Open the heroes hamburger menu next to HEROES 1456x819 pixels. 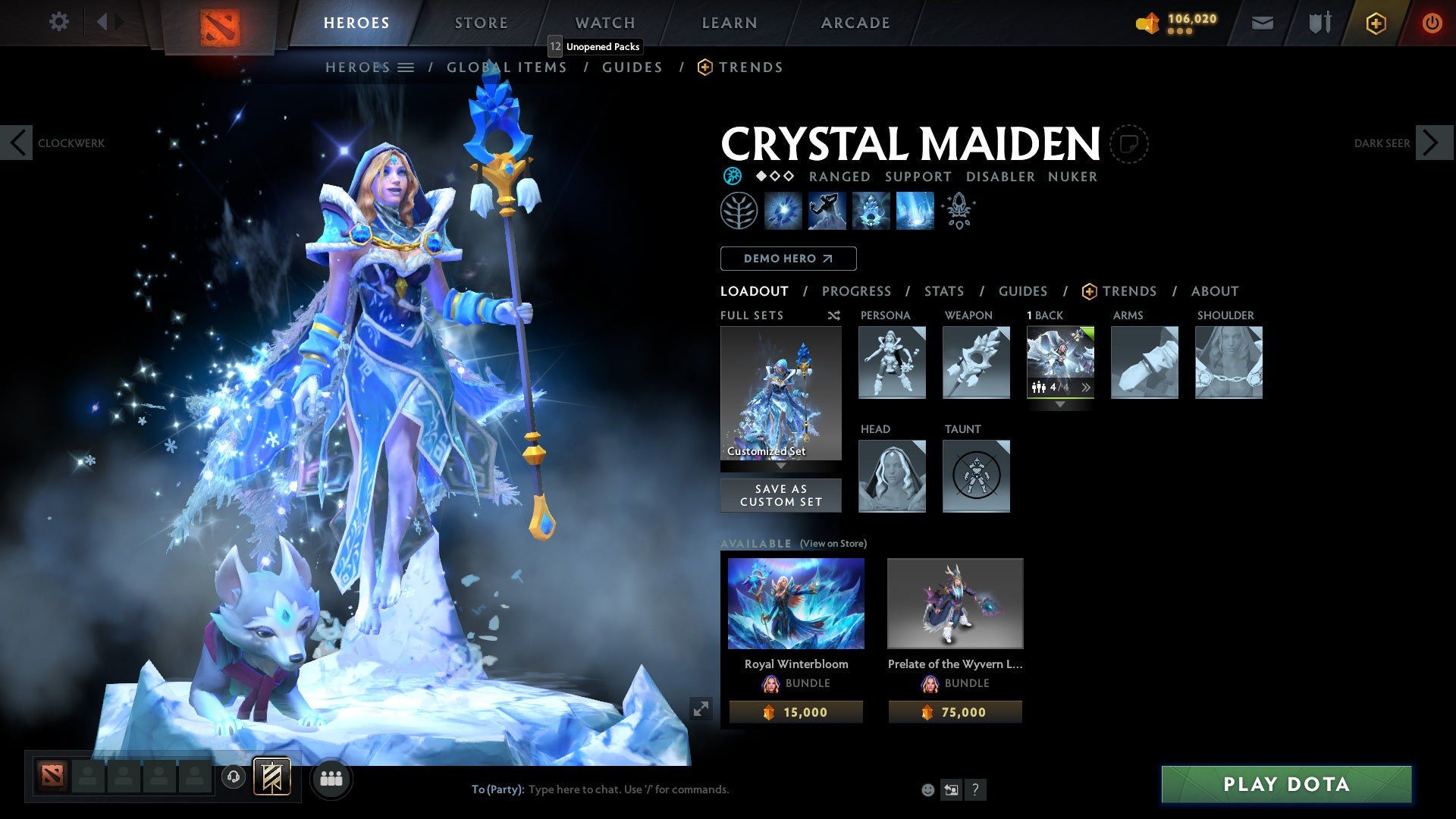406,67
